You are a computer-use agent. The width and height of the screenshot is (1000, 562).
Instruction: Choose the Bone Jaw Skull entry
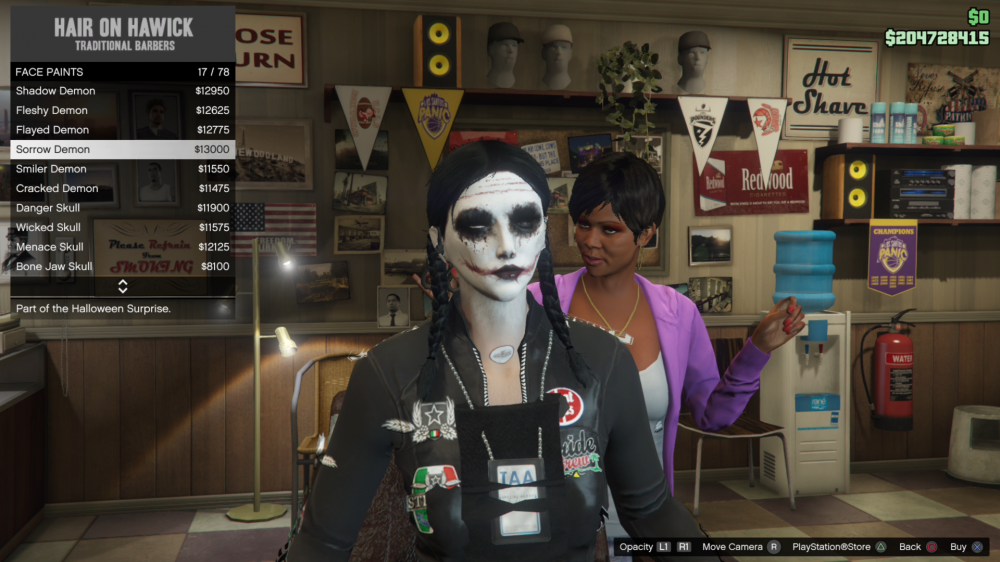123,267
